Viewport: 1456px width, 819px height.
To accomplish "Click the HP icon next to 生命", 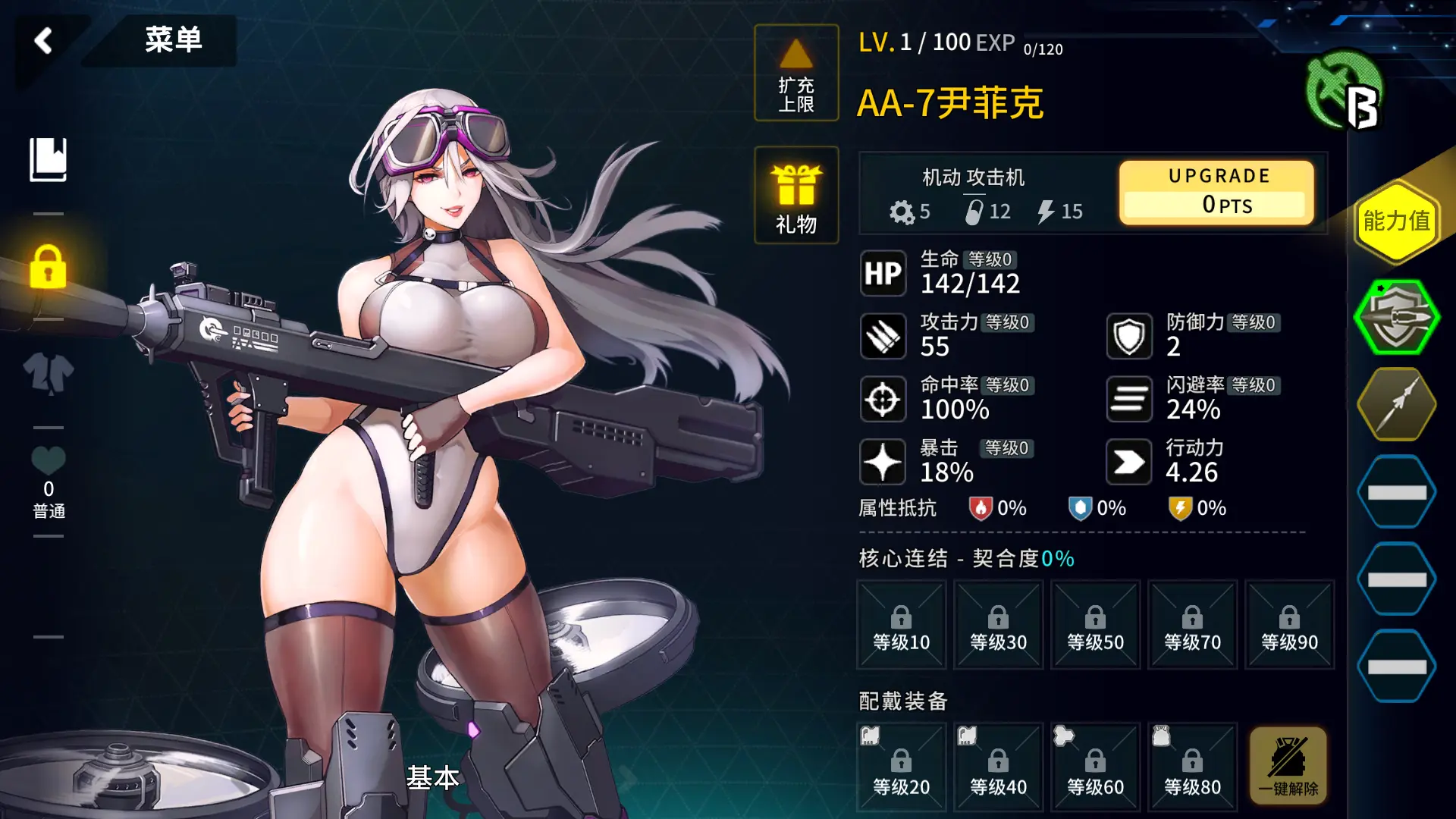I will (x=882, y=273).
